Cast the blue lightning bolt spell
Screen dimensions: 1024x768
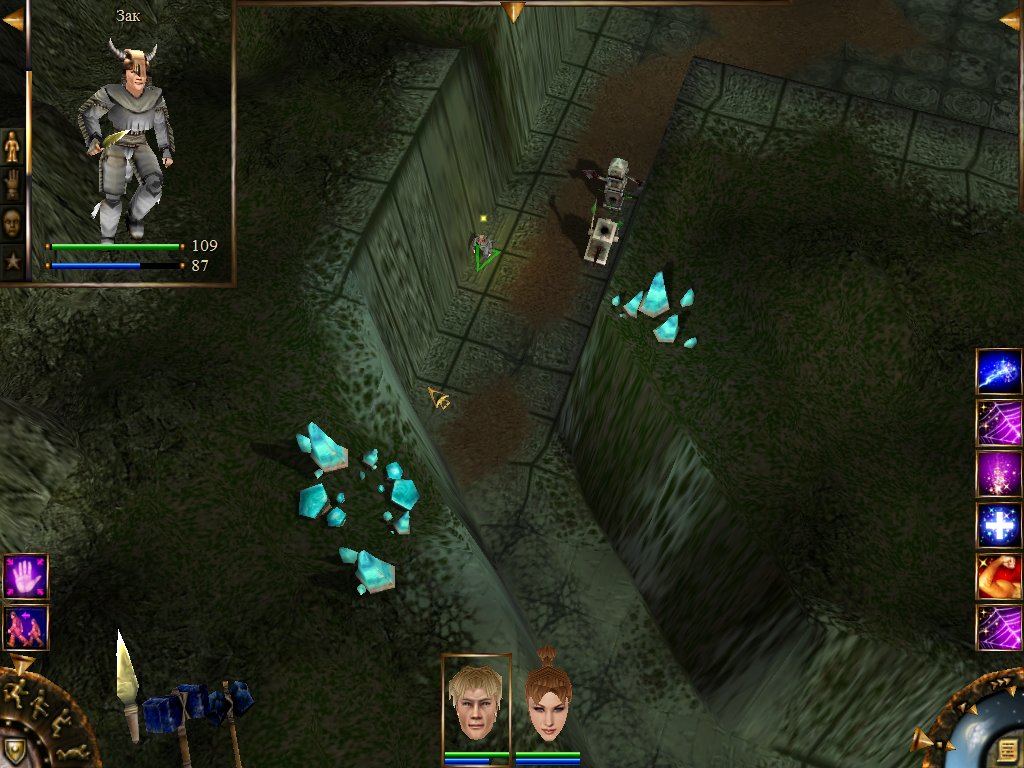998,372
